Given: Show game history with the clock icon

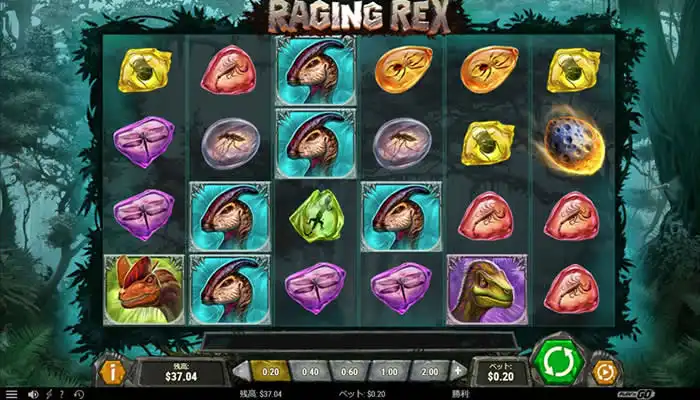Looking at the screenshot, I should click(x=80, y=394).
